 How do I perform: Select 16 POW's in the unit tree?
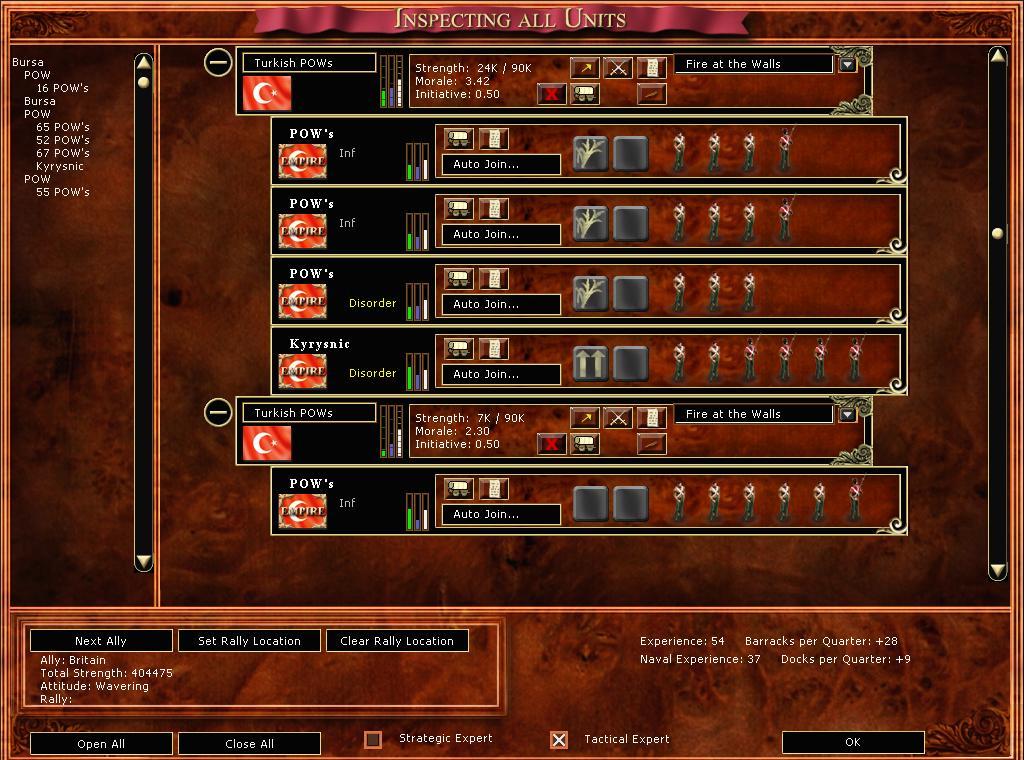pos(62,88)
